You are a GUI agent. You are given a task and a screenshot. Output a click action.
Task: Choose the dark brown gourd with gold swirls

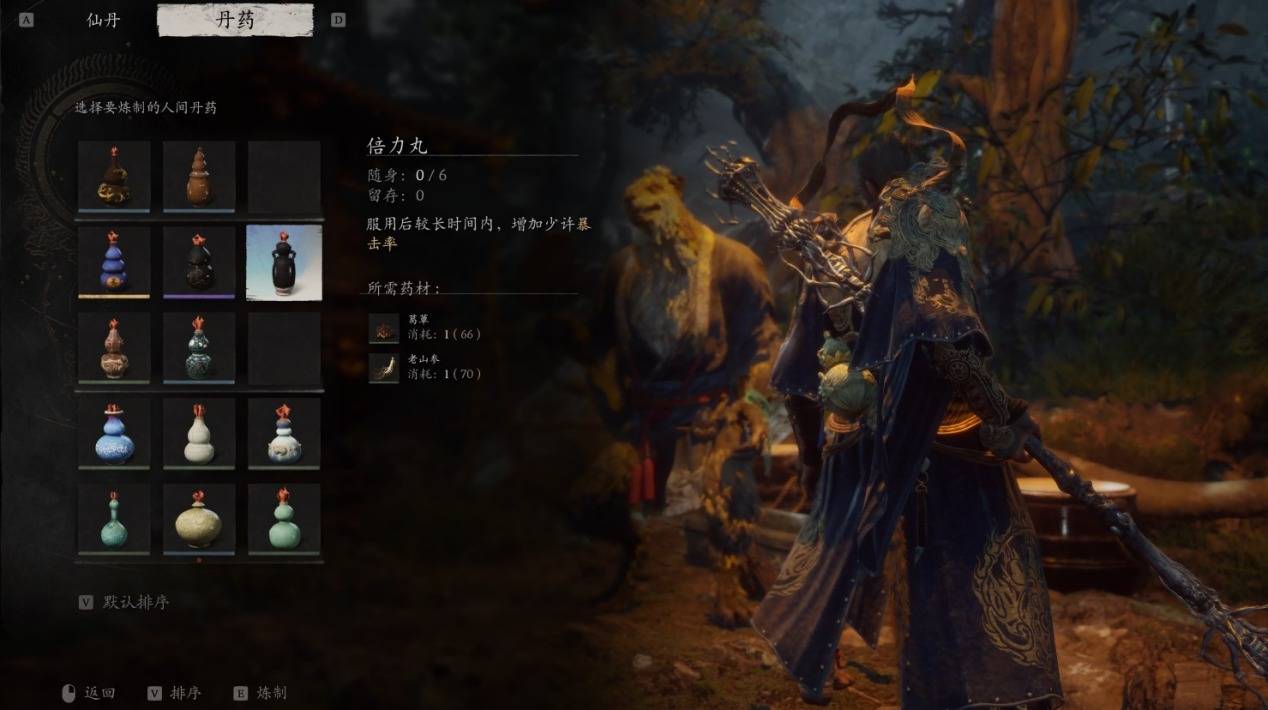[x=114, y=176]
